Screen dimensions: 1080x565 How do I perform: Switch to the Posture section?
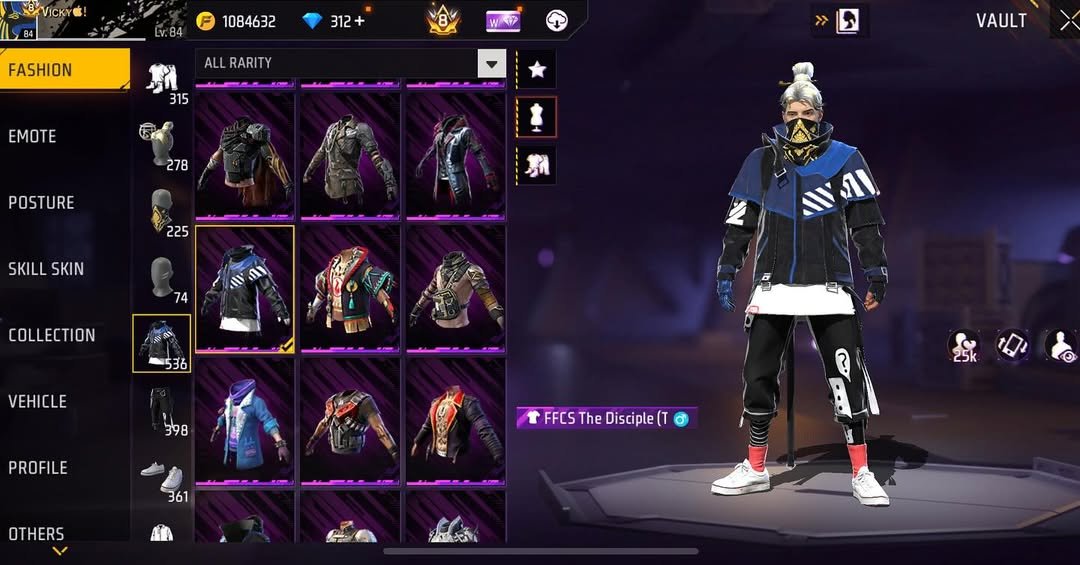tap(42, 203)
